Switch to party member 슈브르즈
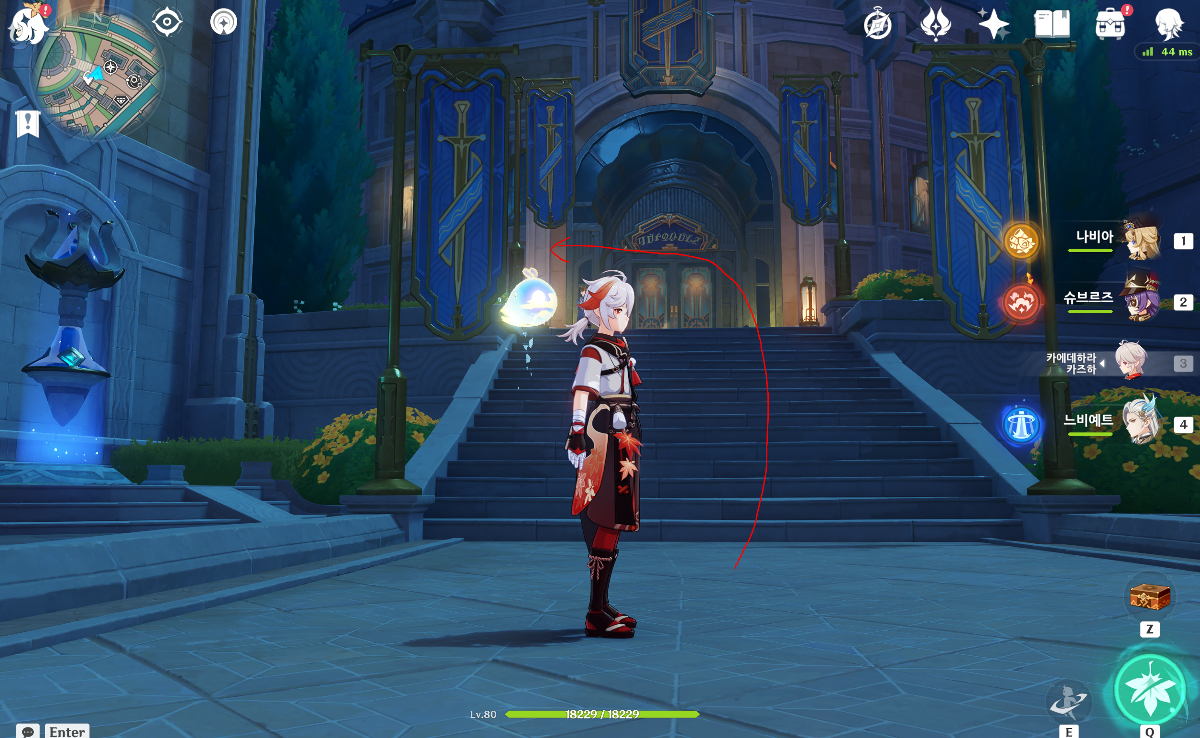Viewport: 1200px width, 738px height. click(1140, 298)
